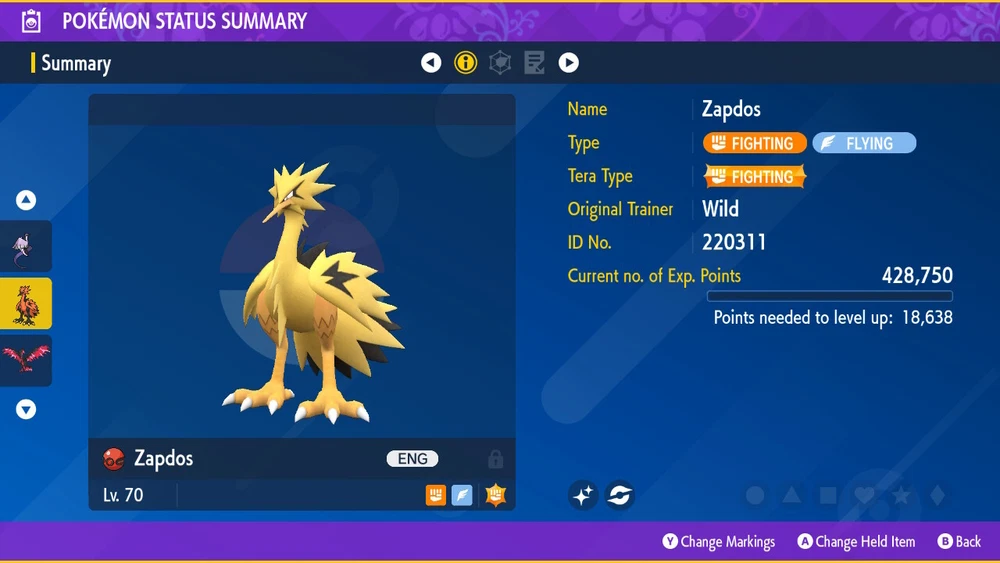Select the purple Galarian Articuno thumbnail
Image resolution: width=1000 pixels, height=563 pixels.
click(x=25, y=246)
